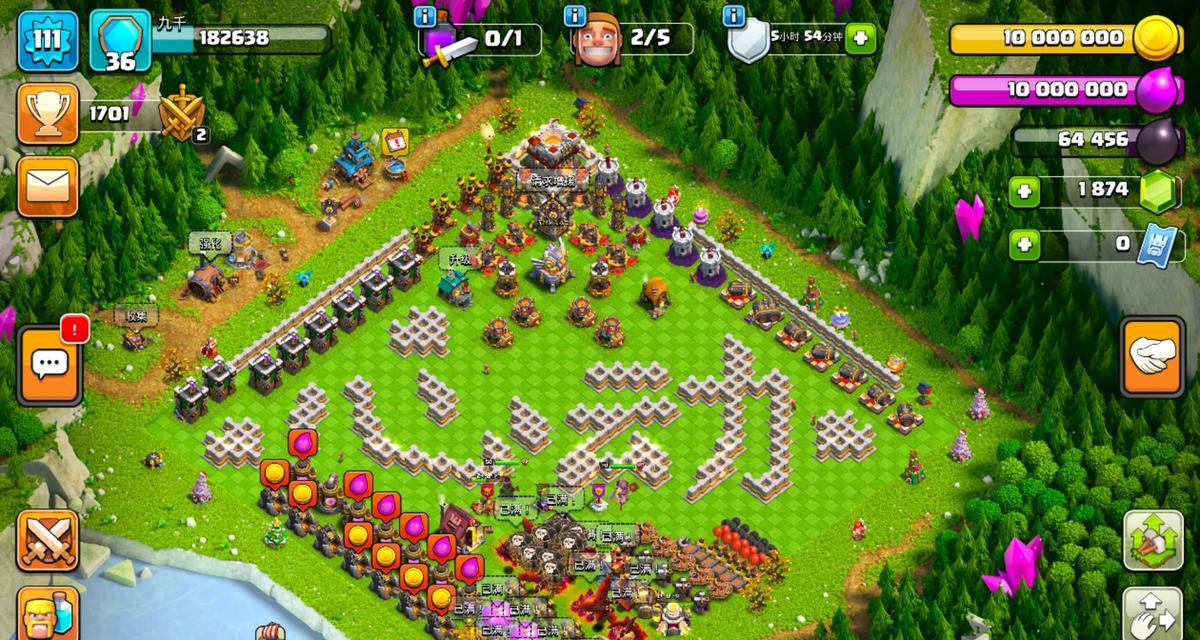Open the clan war league badge
The width and height of the screenshot is (1200, 640).
182,113
